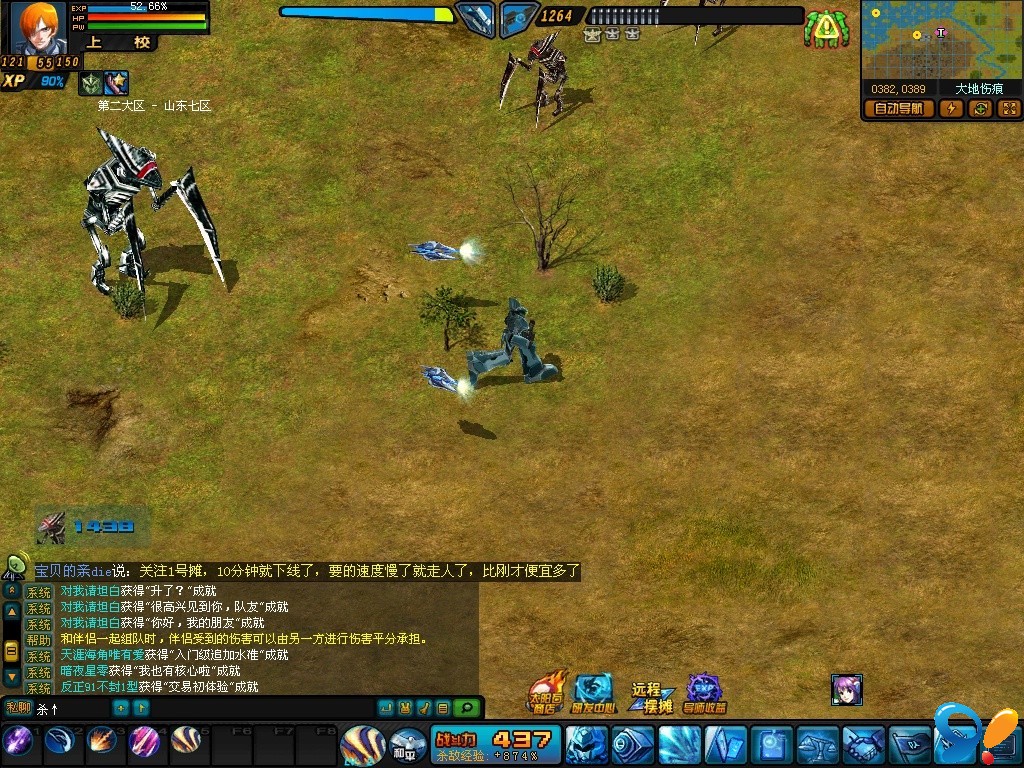The image size is (1024, 768).
Task: Click the green refresh button under minimap
Action: [981, 109]
